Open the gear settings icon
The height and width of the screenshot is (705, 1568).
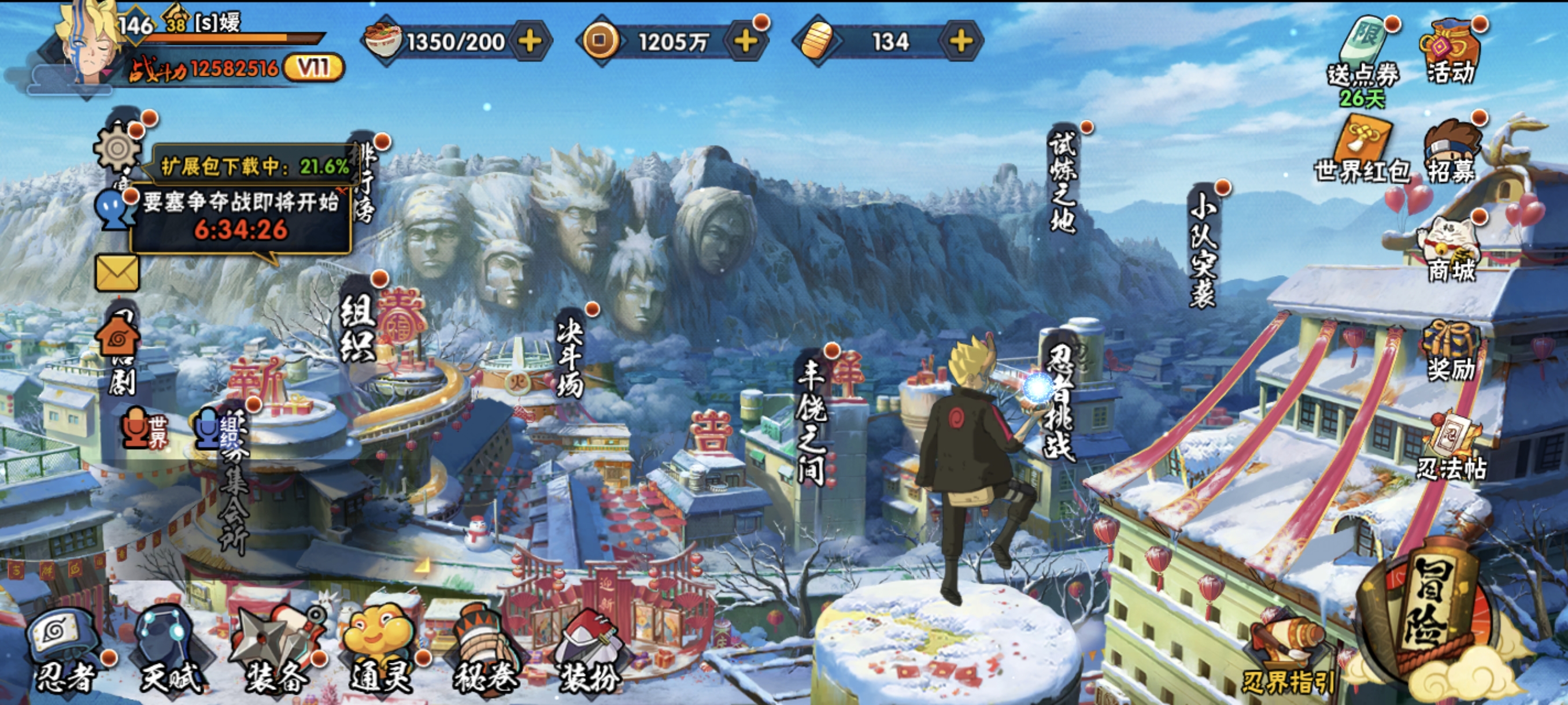[x=117, y=148]
